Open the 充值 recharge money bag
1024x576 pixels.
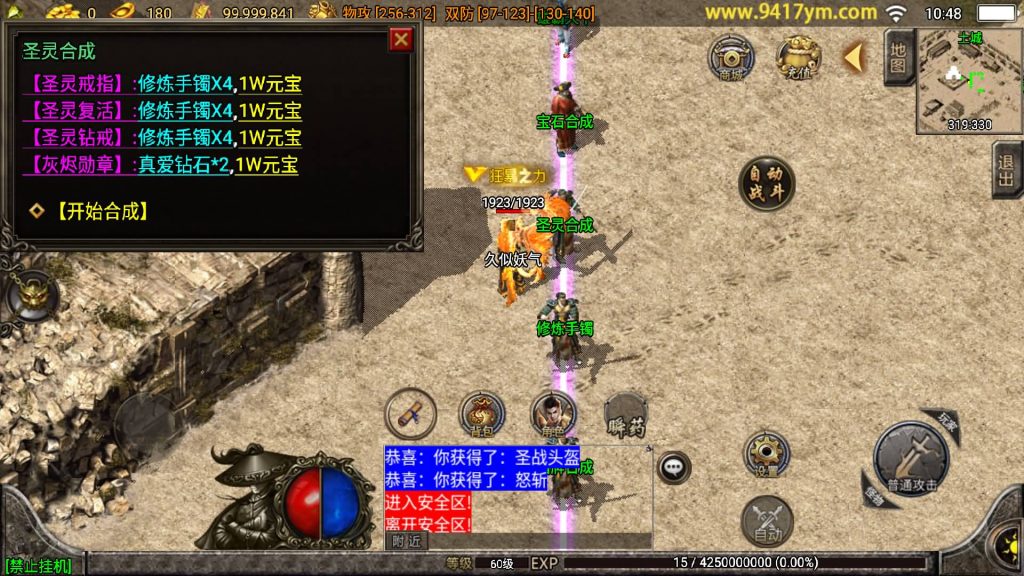click(x=798, y=57)
